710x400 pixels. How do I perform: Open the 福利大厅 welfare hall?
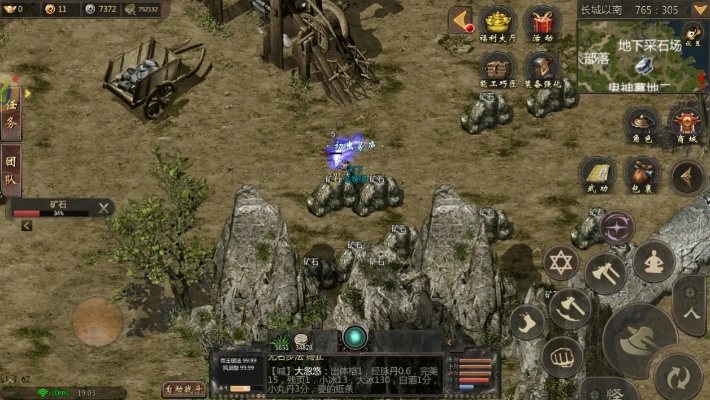tap(498, 24)
